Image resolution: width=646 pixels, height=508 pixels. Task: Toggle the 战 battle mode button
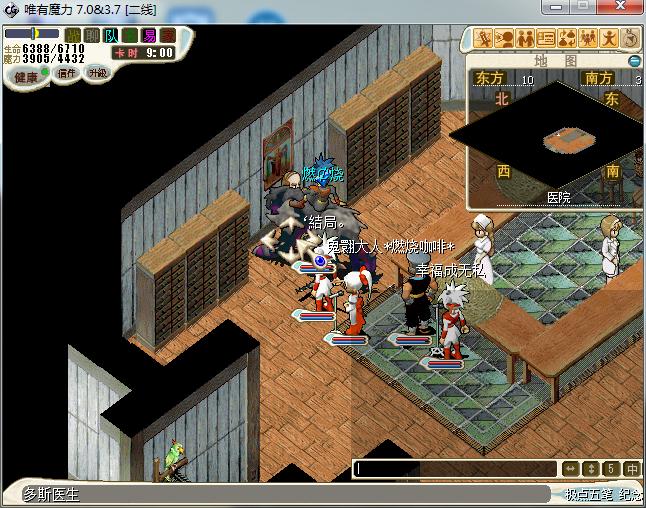[x=73, y=36]
